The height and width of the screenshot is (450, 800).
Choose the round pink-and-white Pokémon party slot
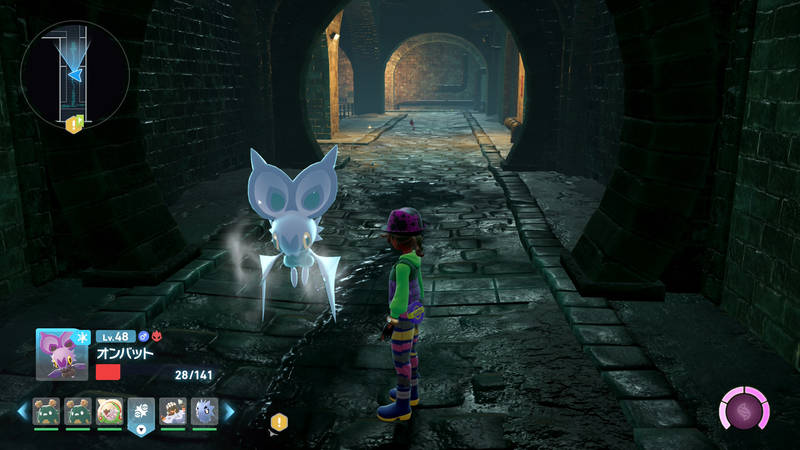click(109, 410)
